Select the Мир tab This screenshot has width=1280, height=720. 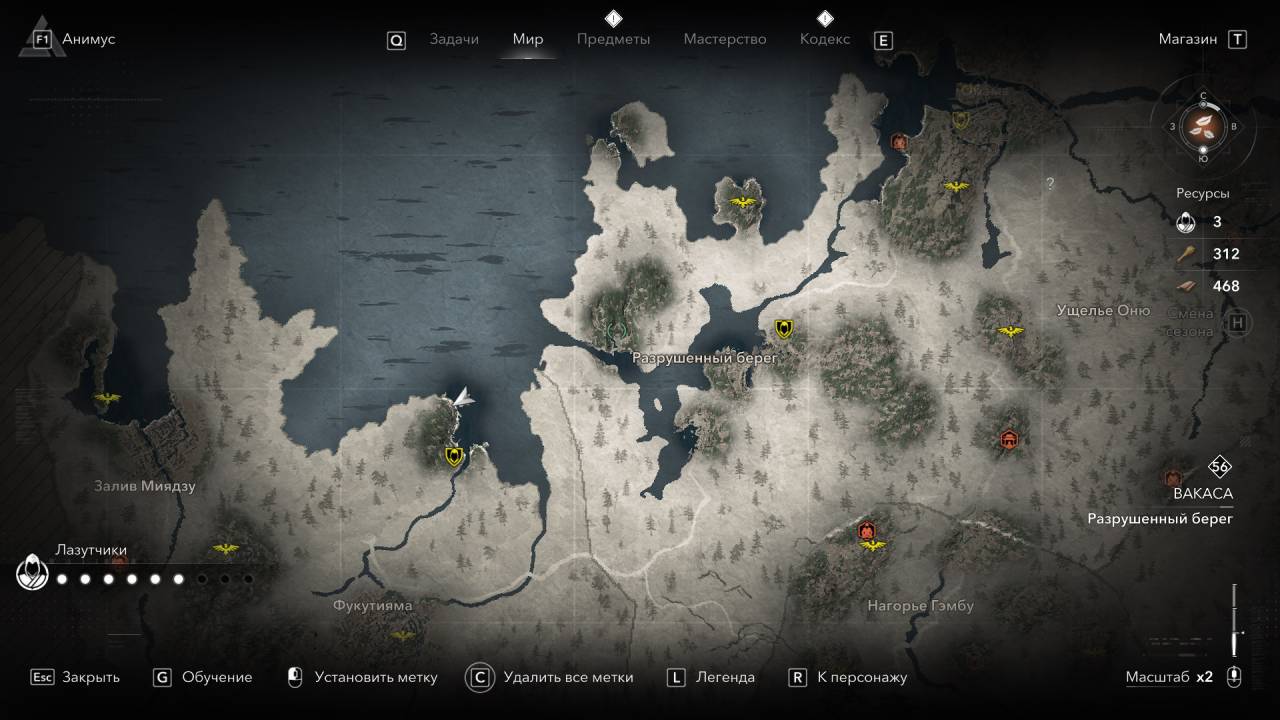pos(528,39)
